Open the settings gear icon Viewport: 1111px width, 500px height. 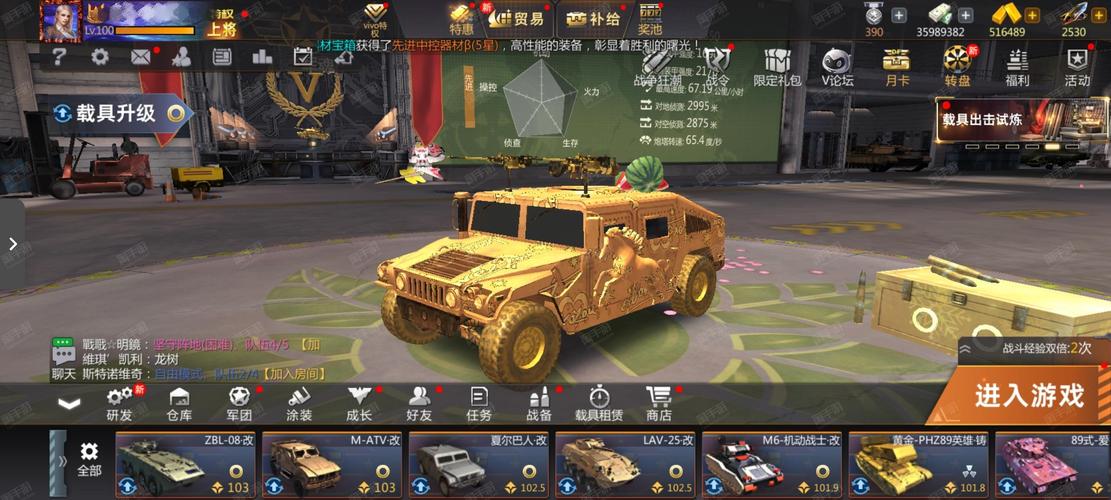[100, 57]
